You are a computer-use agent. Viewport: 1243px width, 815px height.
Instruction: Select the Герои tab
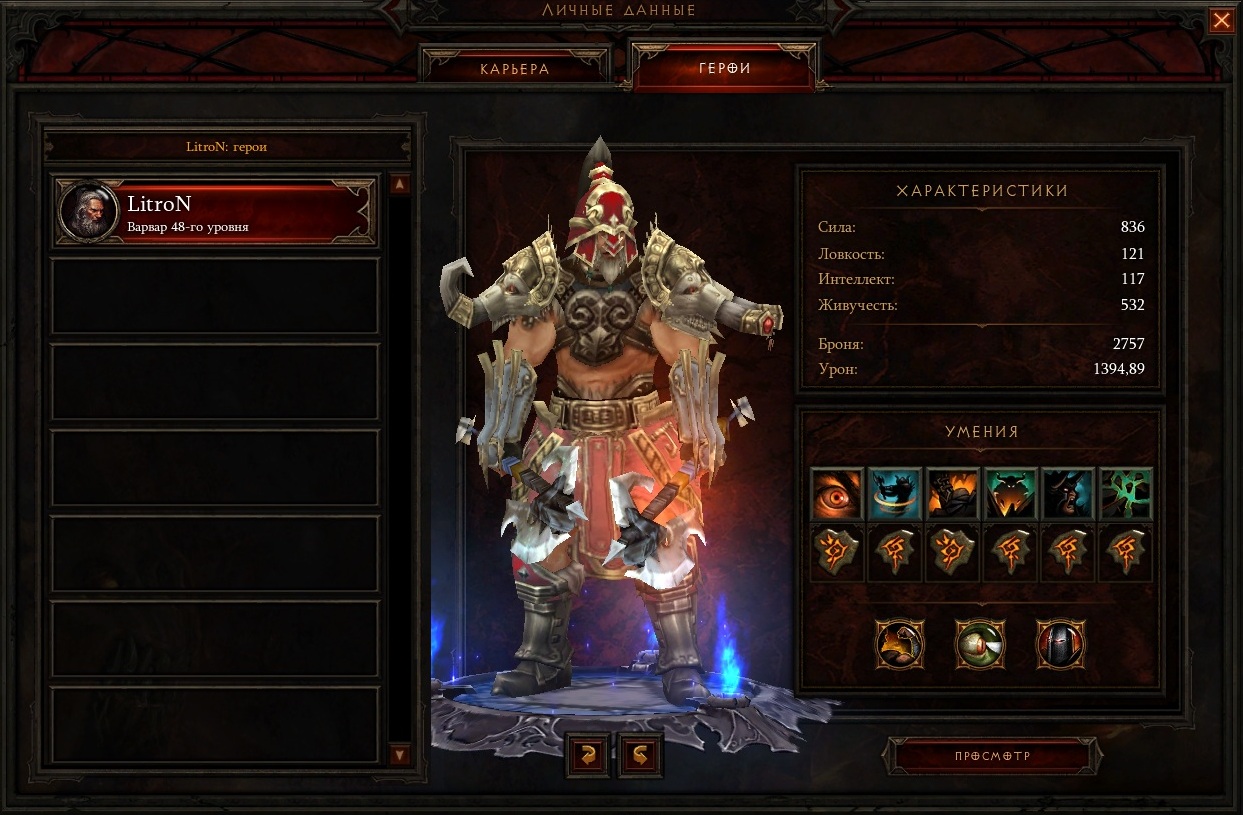724,69
